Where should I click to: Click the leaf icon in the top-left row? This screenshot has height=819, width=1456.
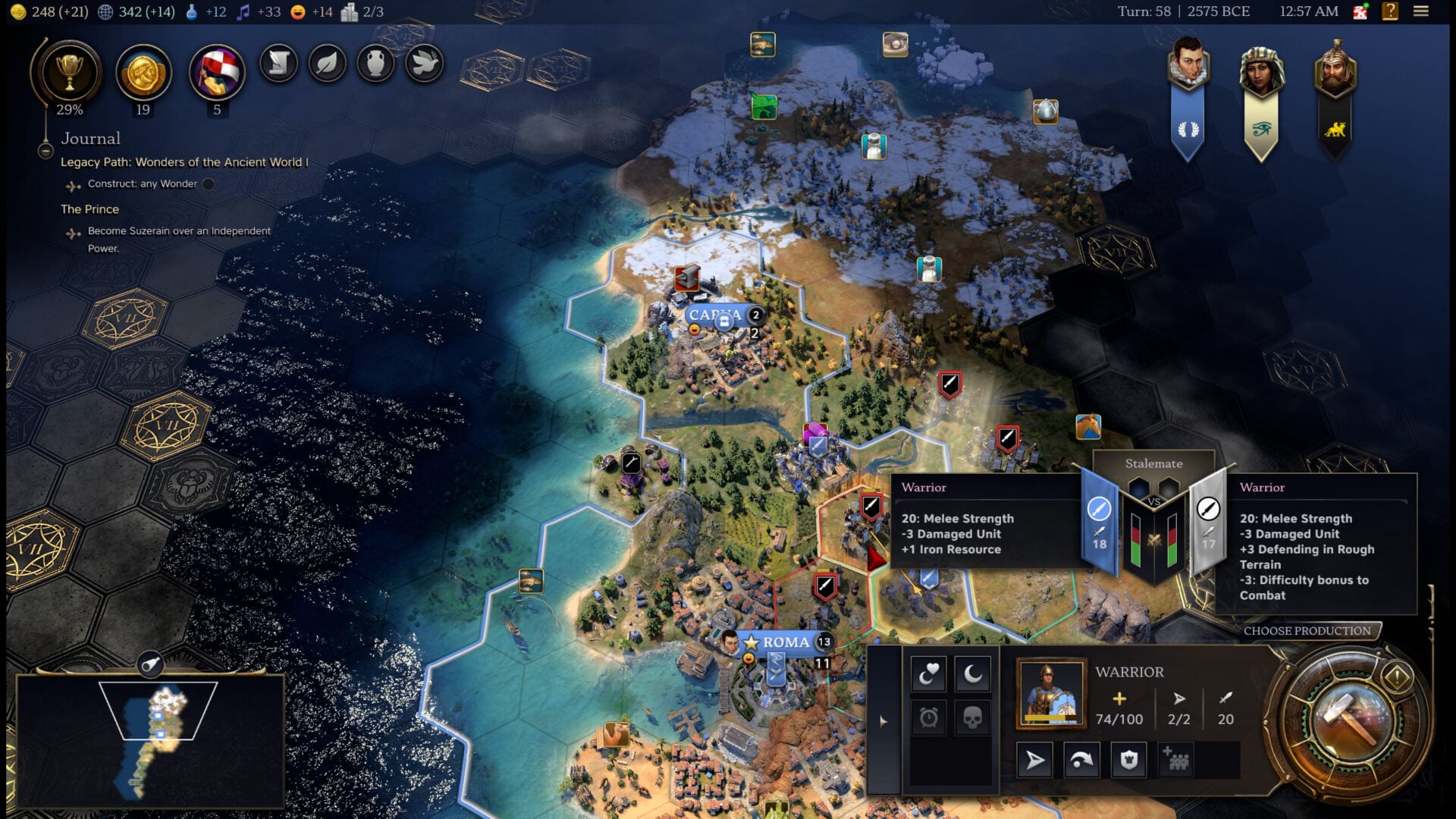326,64
